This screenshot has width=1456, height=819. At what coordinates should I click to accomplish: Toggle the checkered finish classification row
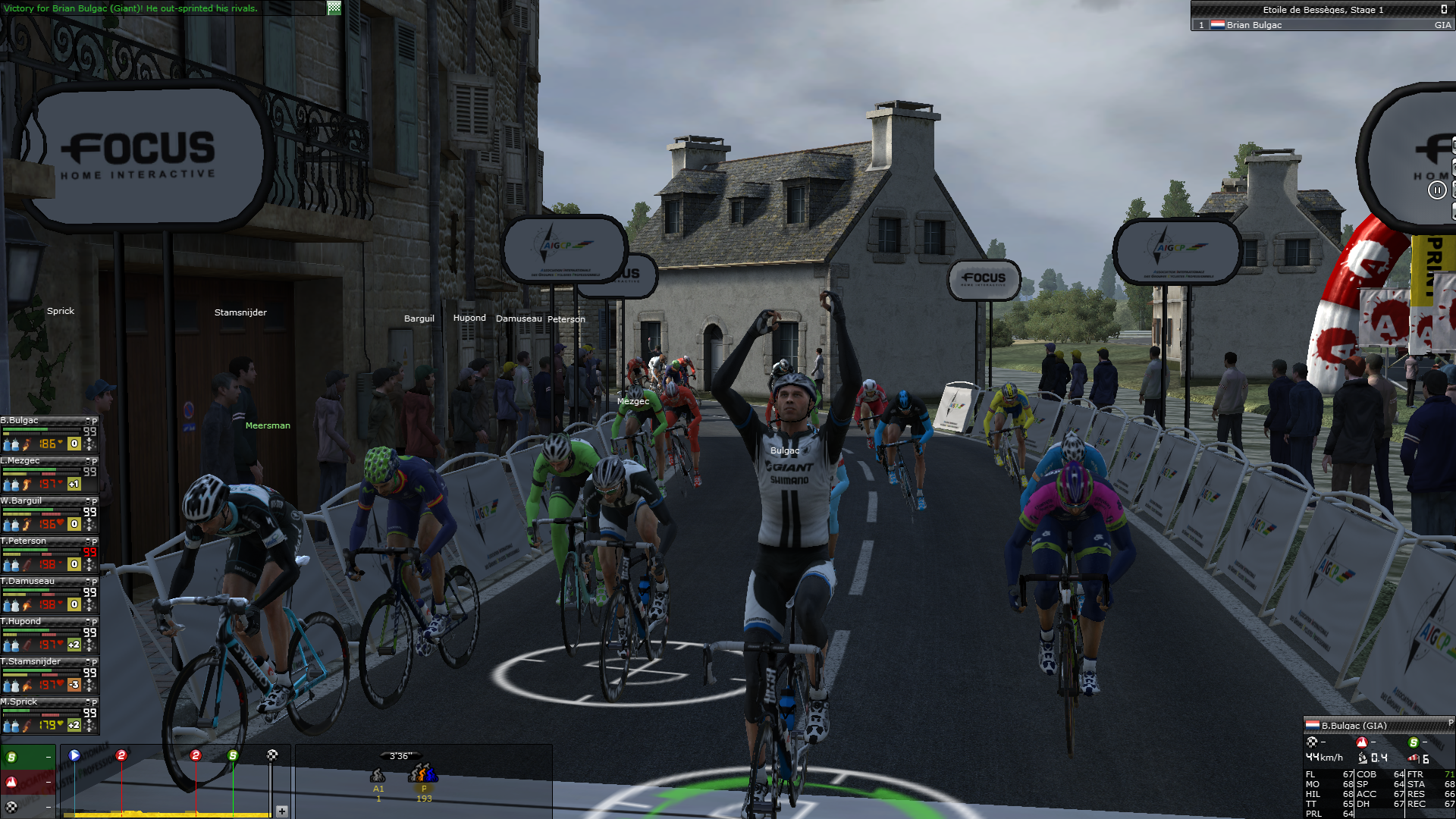point(28,806)
